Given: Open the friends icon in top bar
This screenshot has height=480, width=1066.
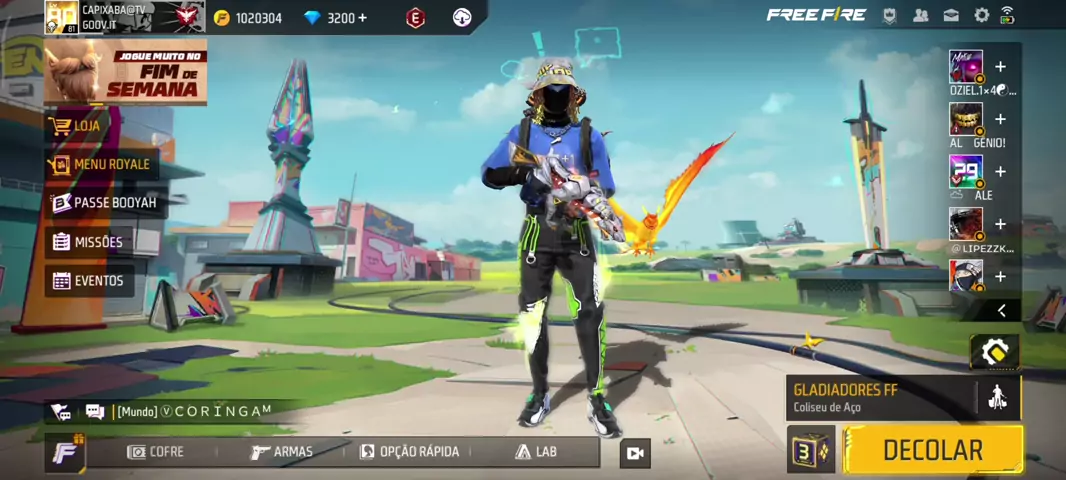Looking at the screenshot, I should pyautogui.click(x=921, y=15).
